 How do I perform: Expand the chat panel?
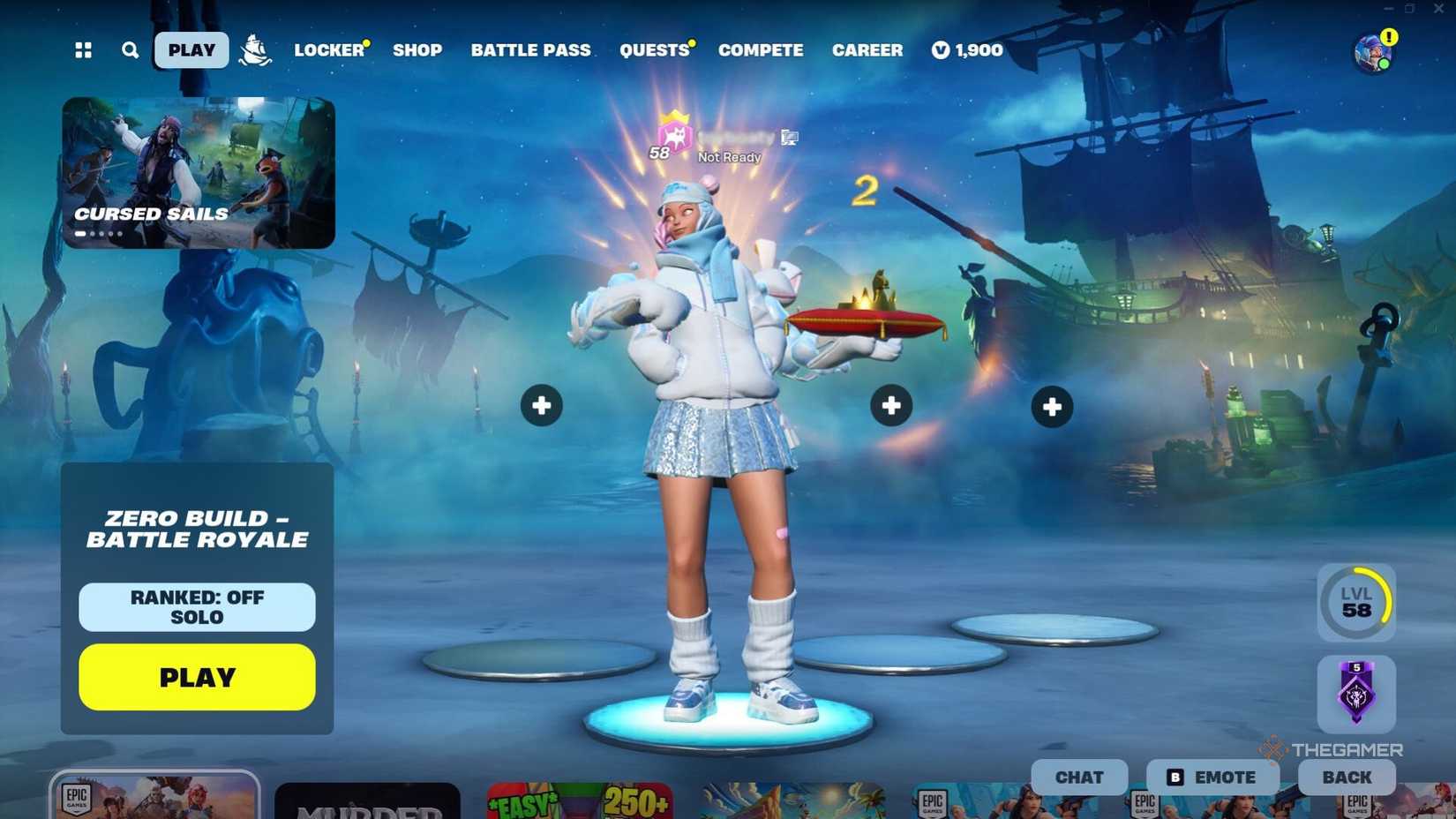pos(1078,777)
